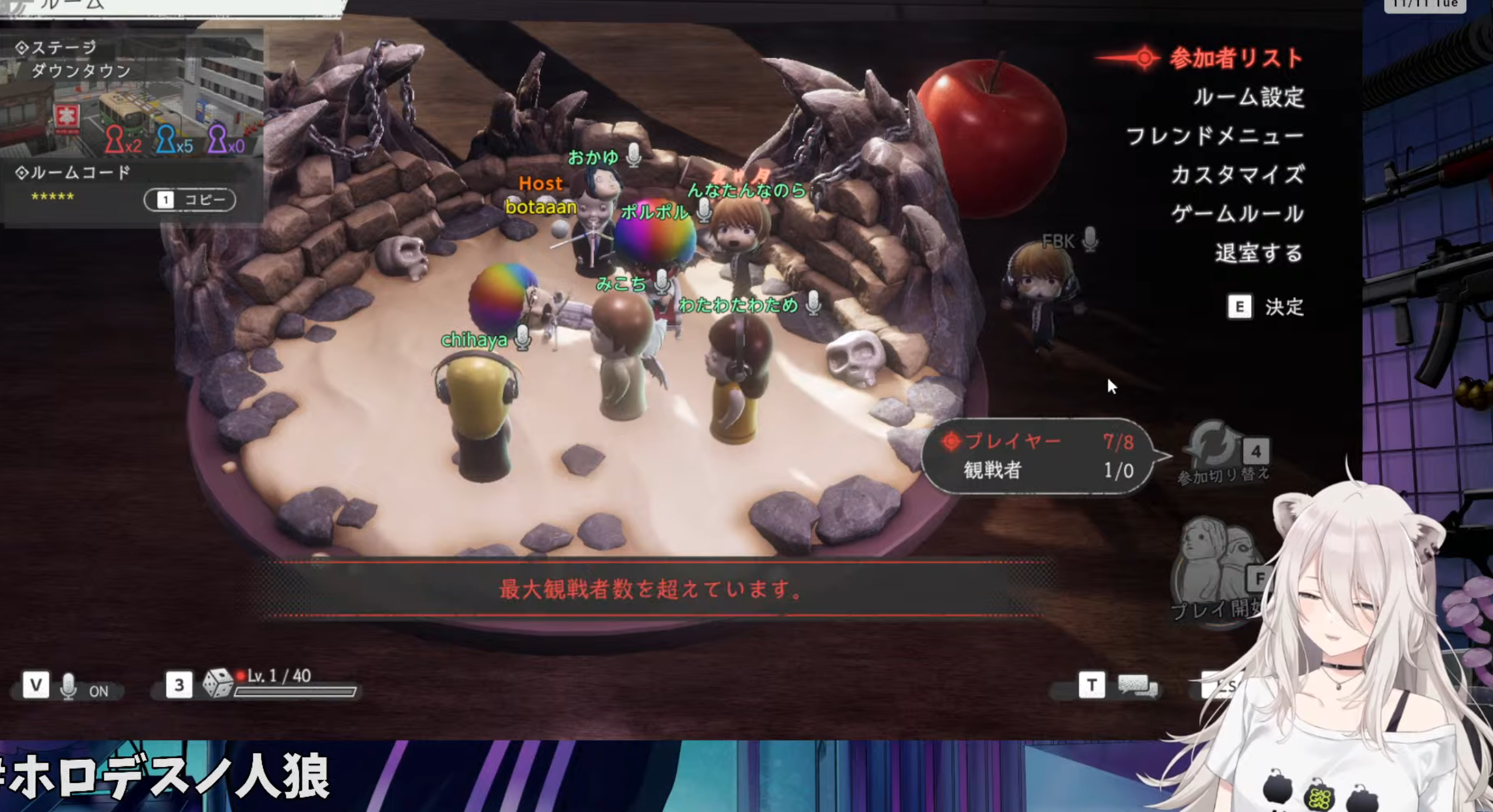Open the 参加者リスト participant list
The width and height of the screenshot is (1493, 812).
1236,58
